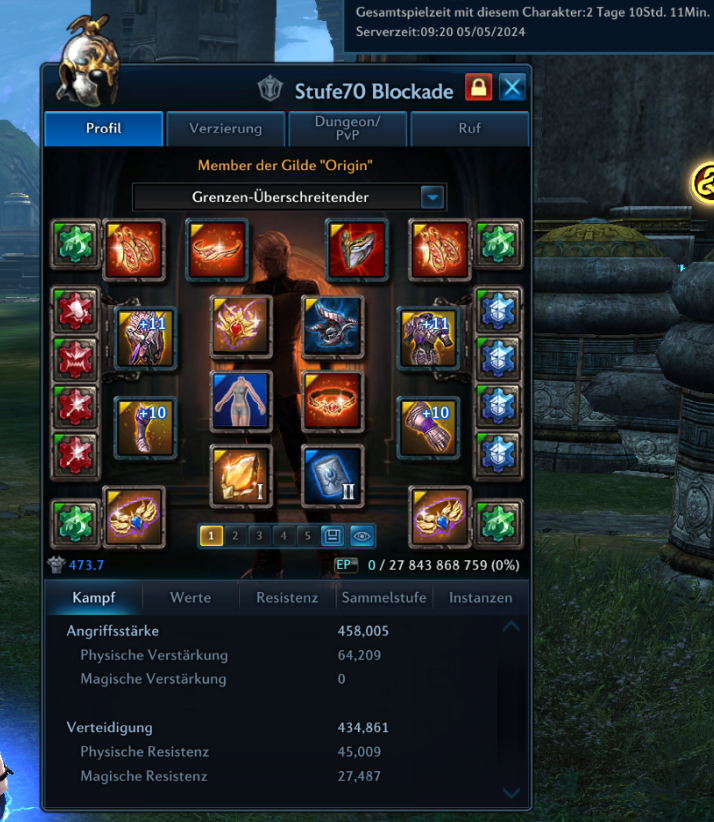Viewport: 714px width, 822px height.
Task: Switch to the Verzierung tab
Action: 226,129
